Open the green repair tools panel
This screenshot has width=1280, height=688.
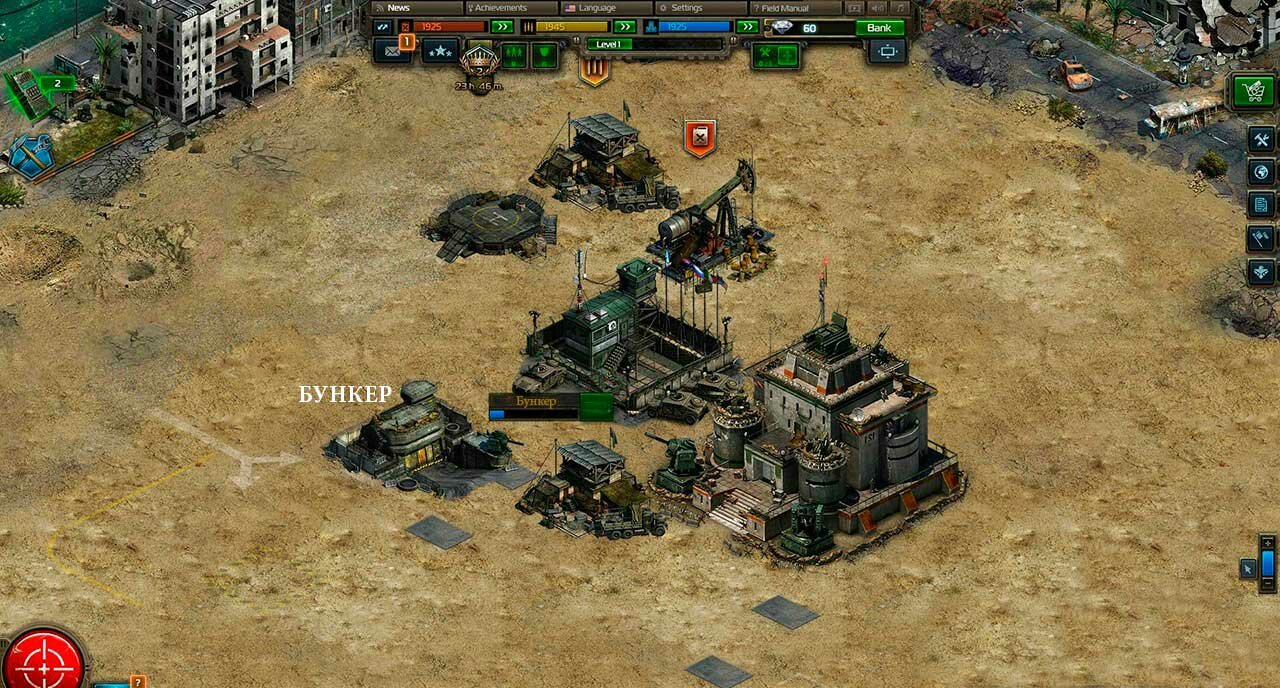[x=776, y=55]
